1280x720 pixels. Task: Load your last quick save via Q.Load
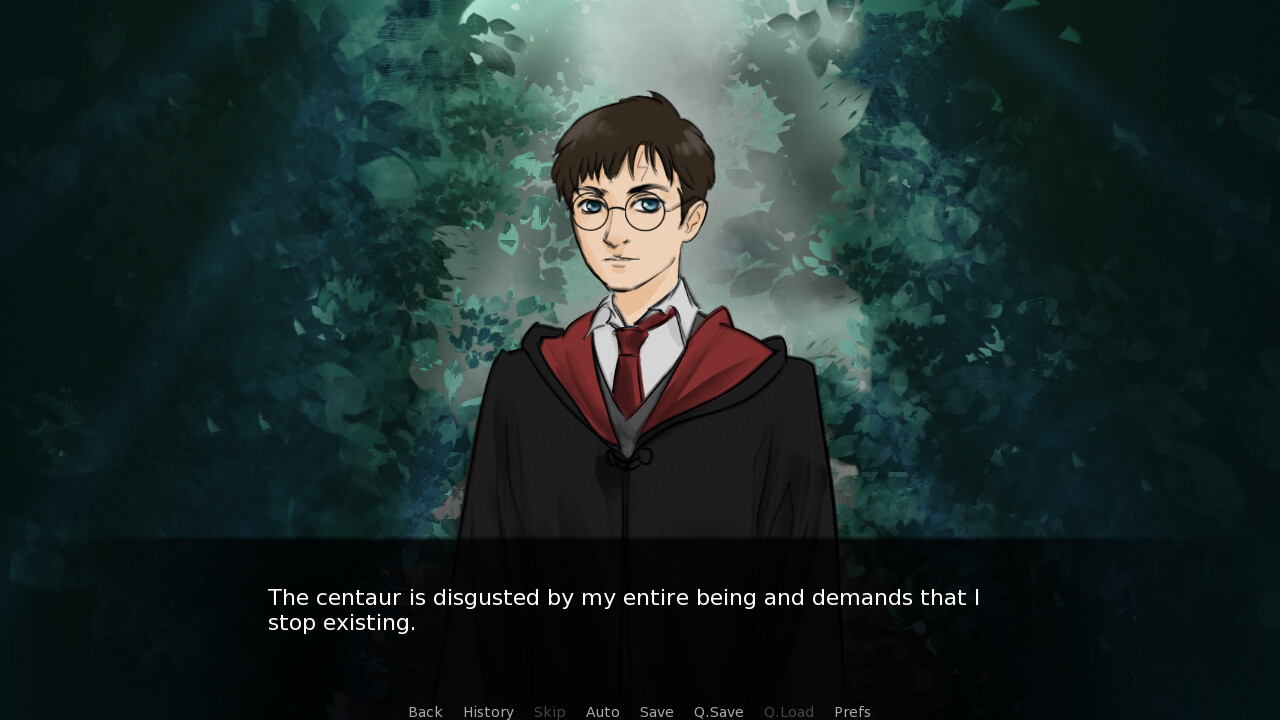pyautogui.click(x=788, y=711)
